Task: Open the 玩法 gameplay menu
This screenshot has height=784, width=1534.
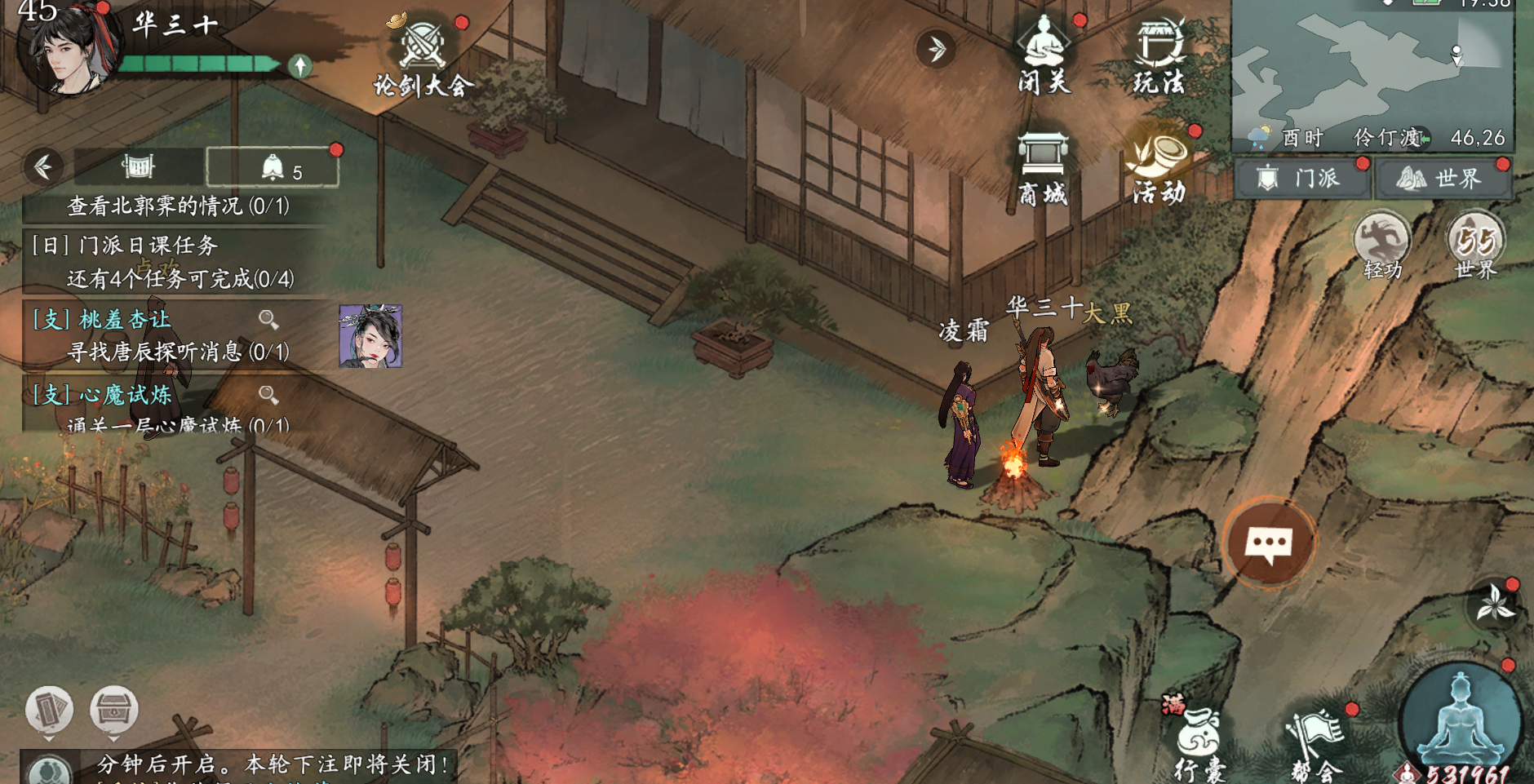Action: tap(1159, 54)
